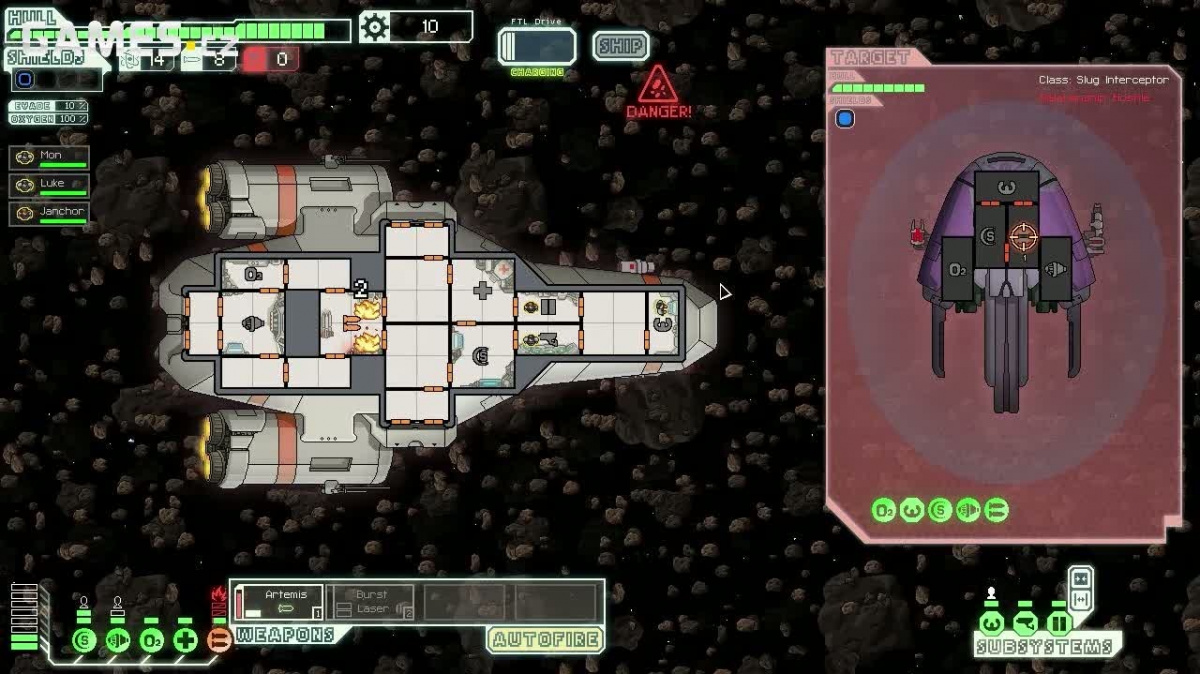Click the sensors camera subsystem icon

[x=1025, y=624]
